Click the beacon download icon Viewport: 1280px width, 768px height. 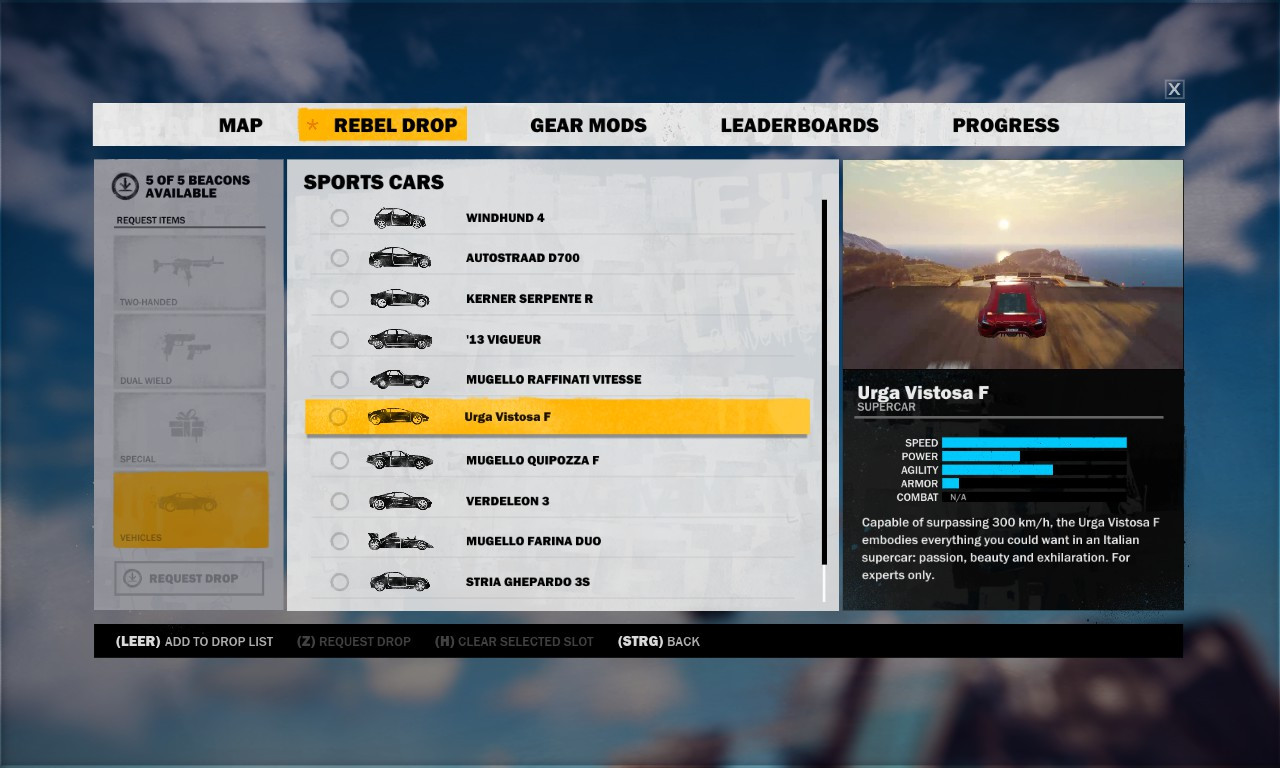(124, 184)
